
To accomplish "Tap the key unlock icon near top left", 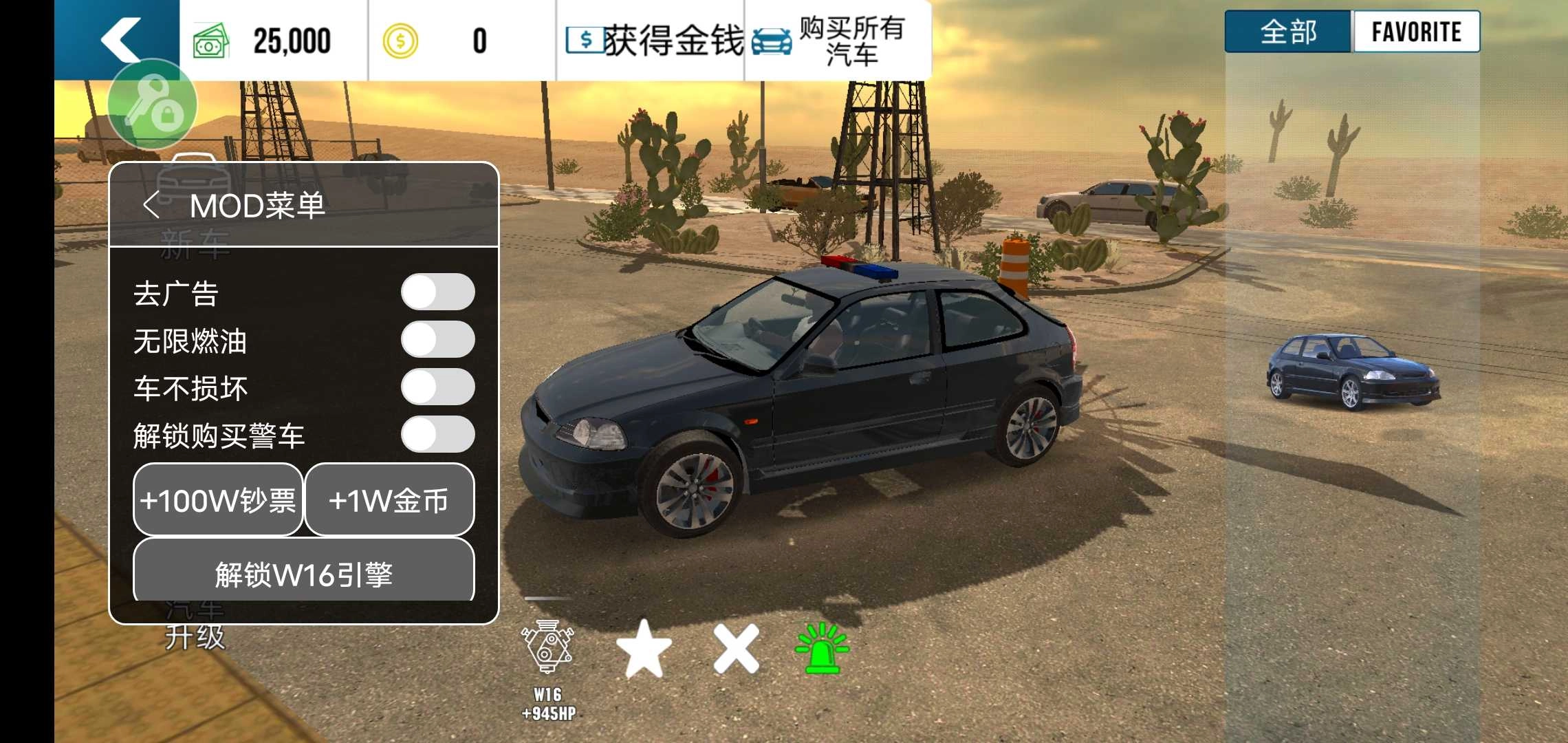I will click(x=153, y=103).
